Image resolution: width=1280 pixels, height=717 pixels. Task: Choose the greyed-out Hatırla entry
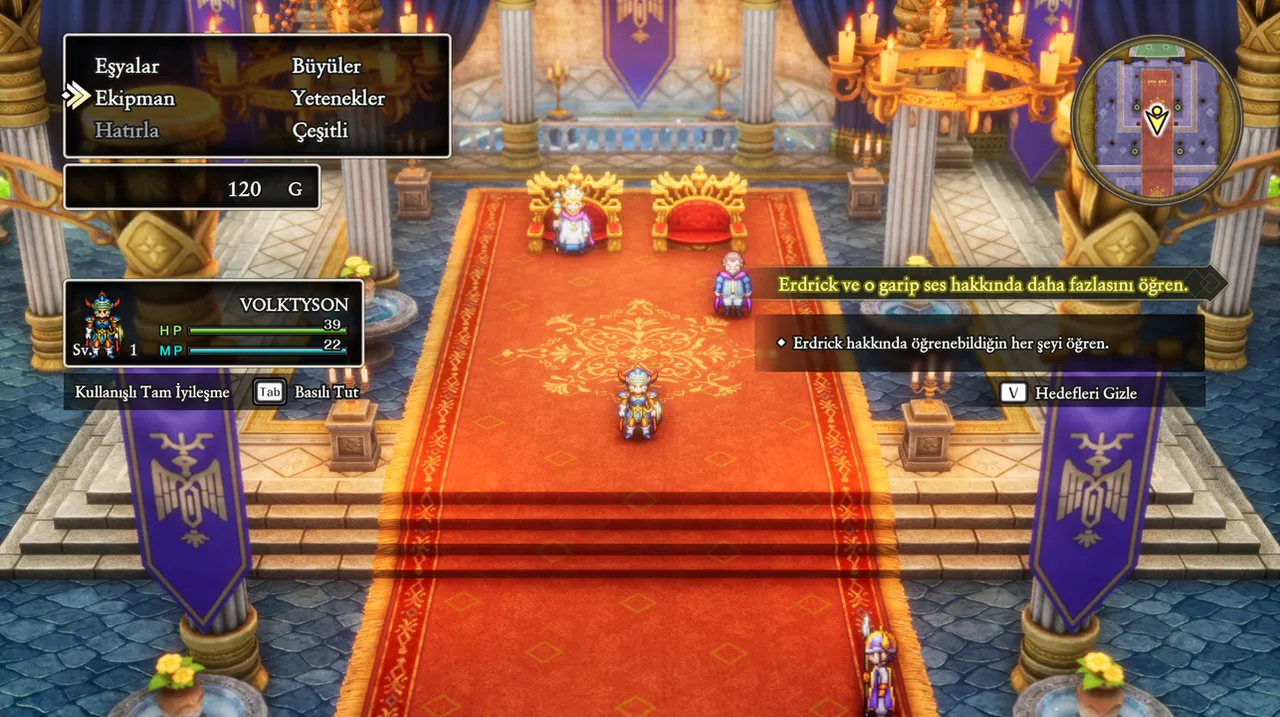coord(127,131)
